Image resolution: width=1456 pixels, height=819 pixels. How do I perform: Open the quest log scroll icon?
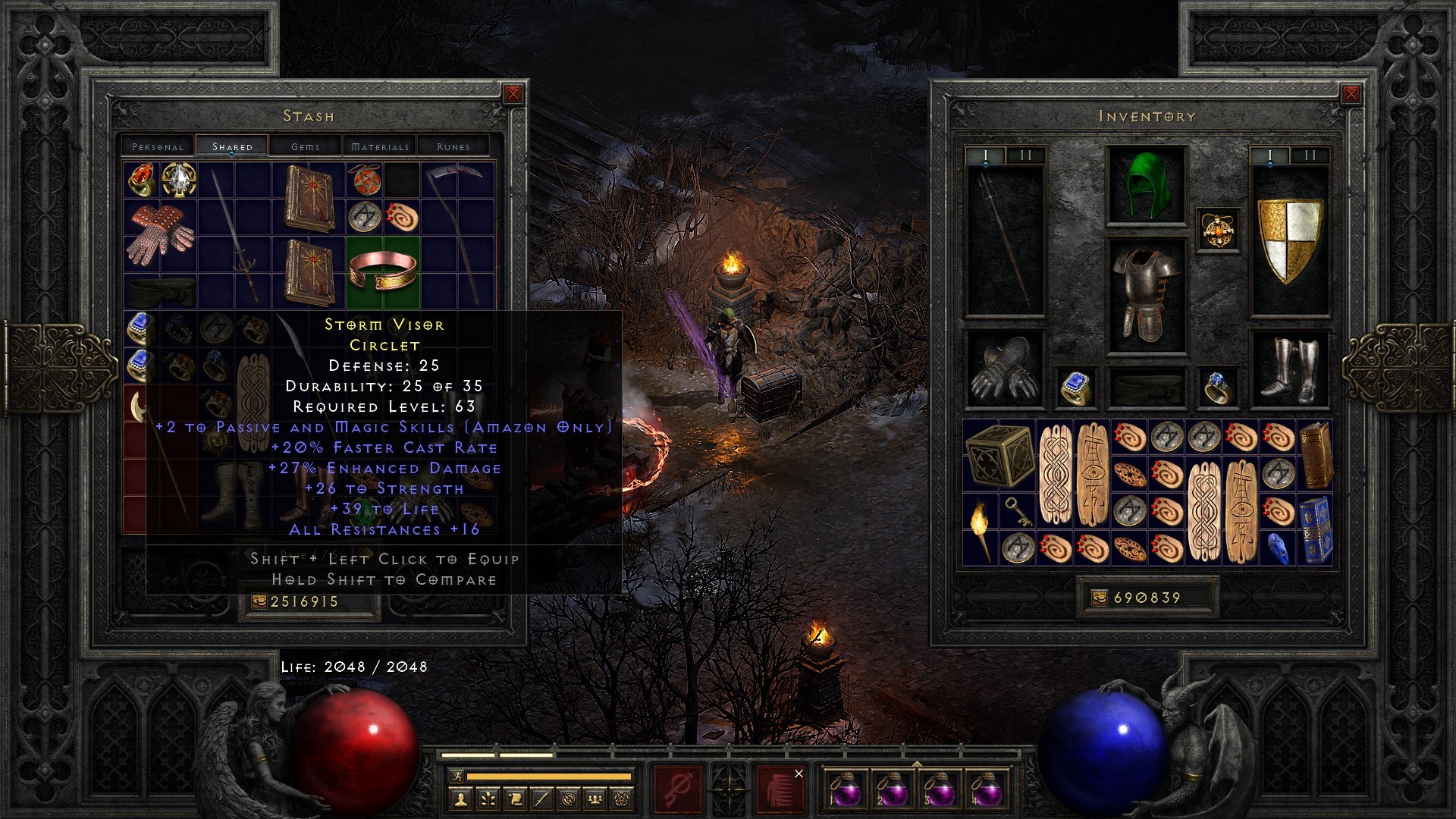[516, 798]
